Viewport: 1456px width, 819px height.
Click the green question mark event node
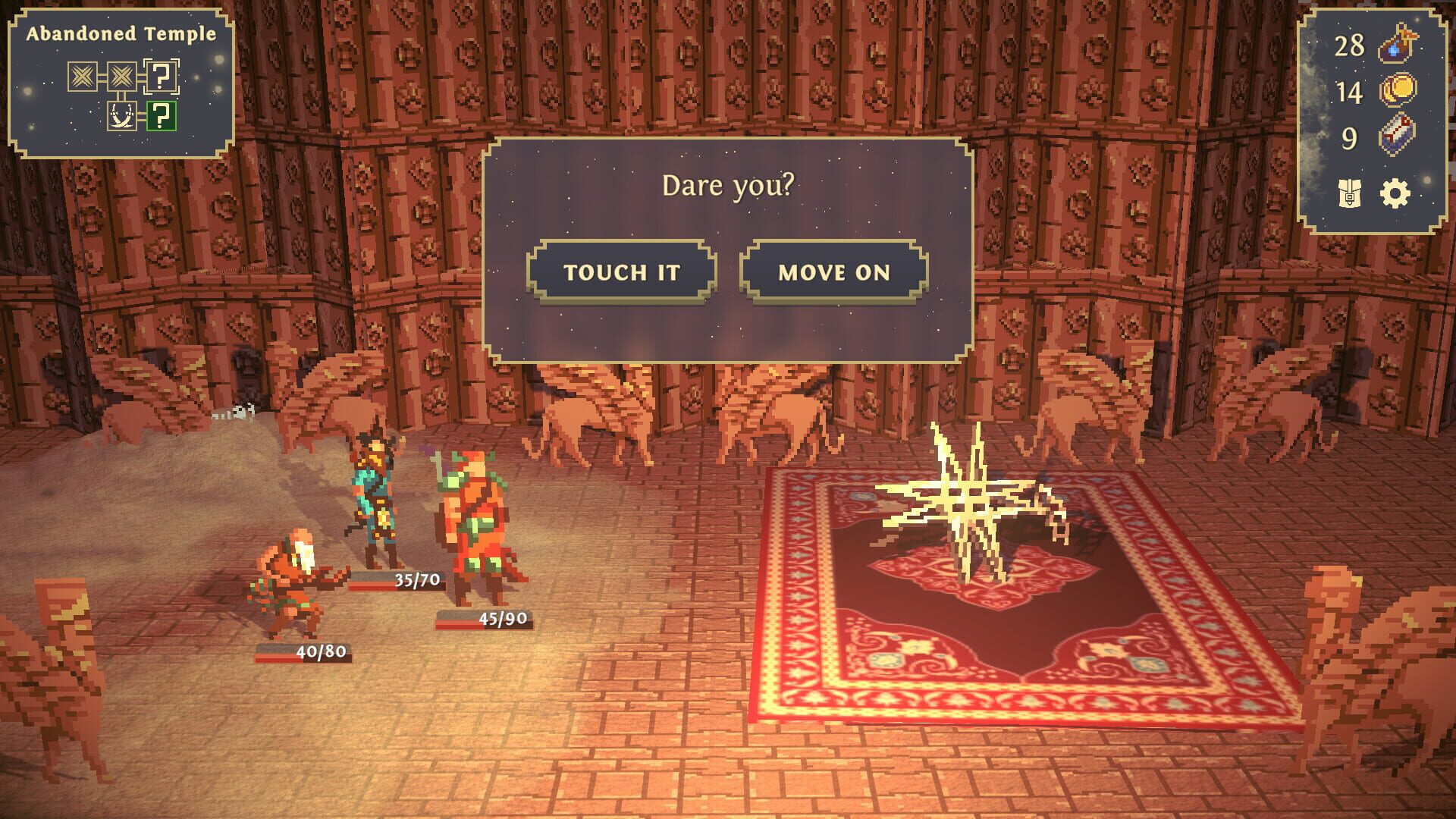(x=162, y=116)
